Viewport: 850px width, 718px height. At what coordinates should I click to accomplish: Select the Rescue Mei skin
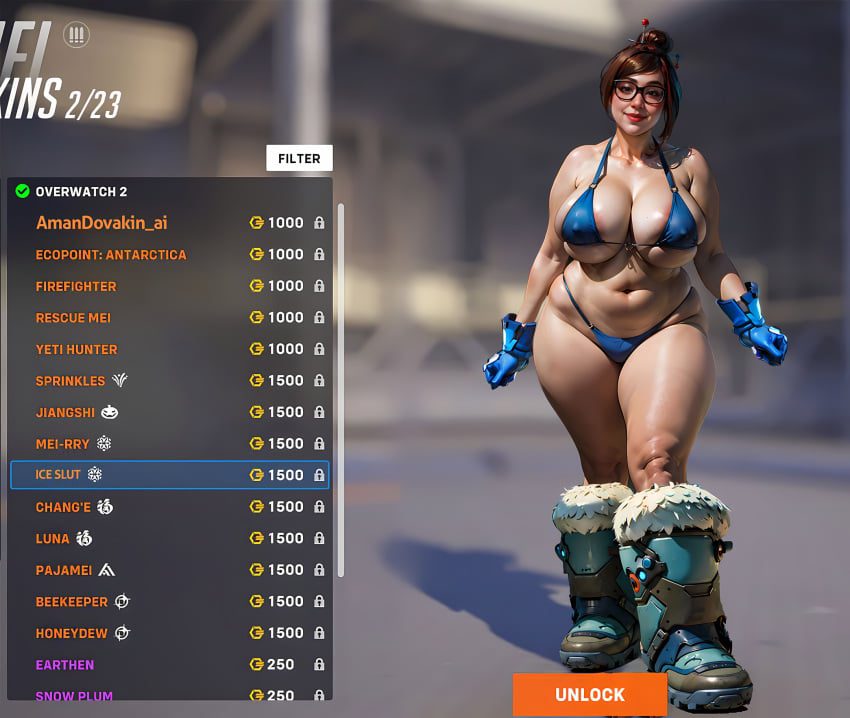coord(73,318)
